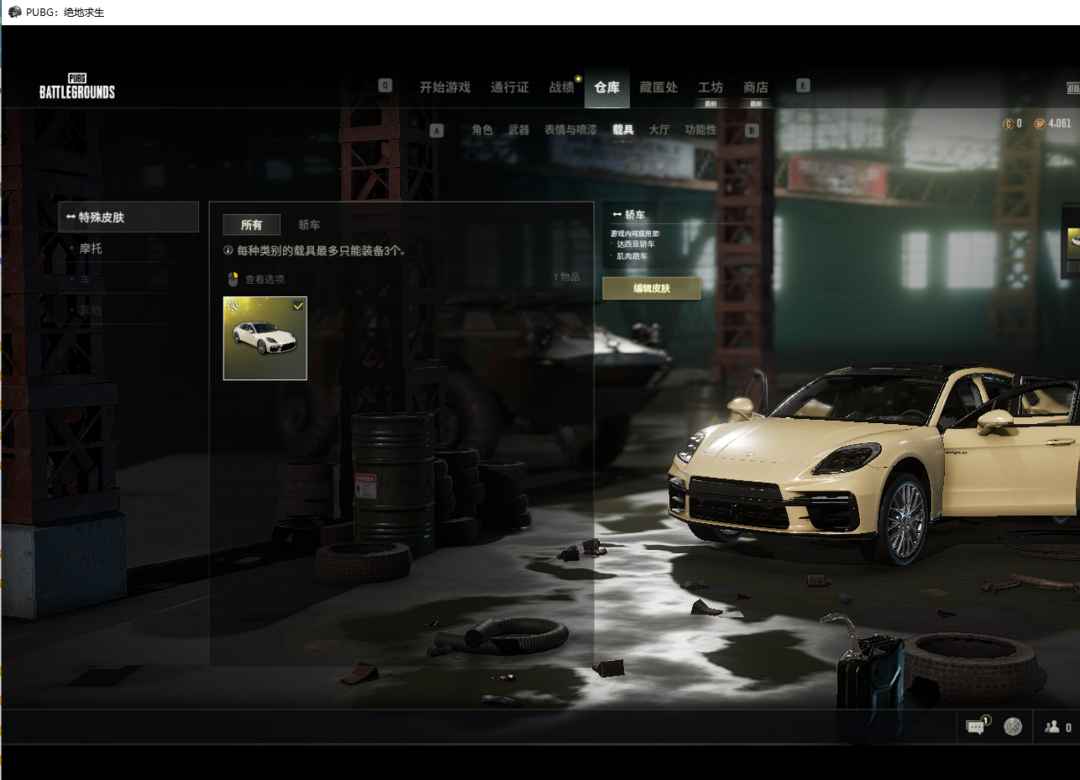Go to the 藏匿处 tab
The height and width of the screenshot is (780, 1080).
point(658,87)
